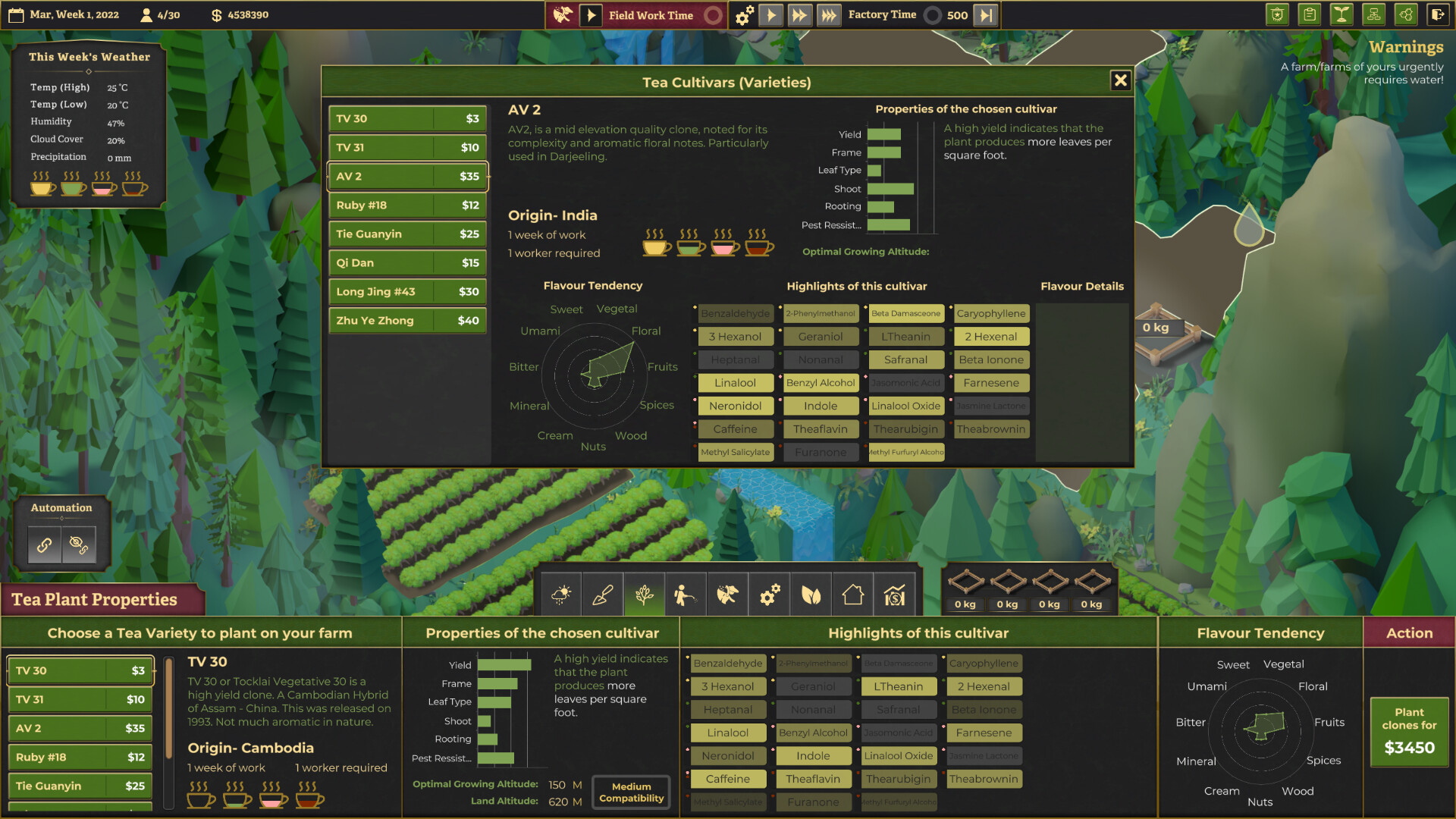
Task: Open the machinery gears tool
Action: tap(769, 595)
